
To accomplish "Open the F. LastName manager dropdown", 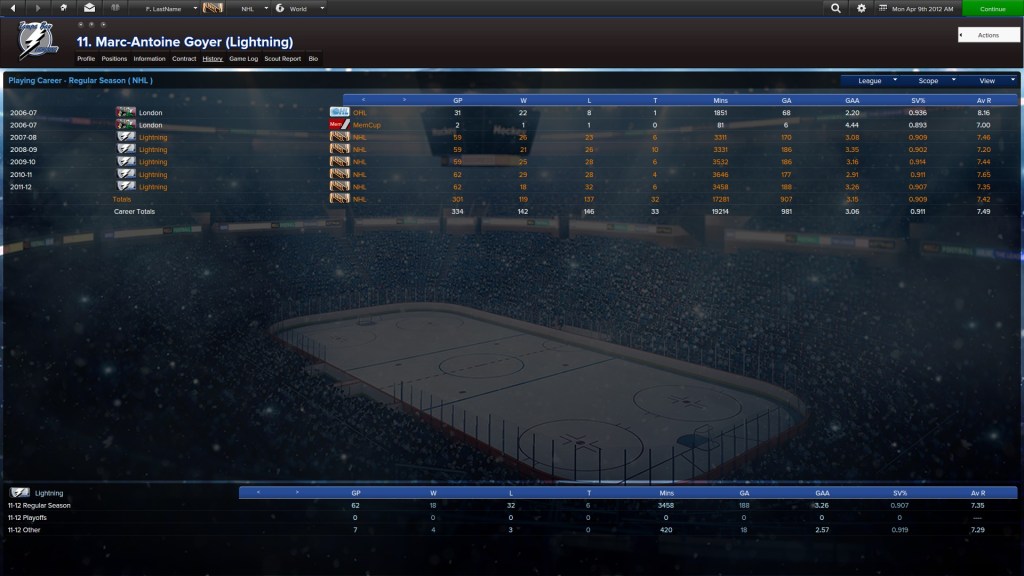I will tap(170, 8).
